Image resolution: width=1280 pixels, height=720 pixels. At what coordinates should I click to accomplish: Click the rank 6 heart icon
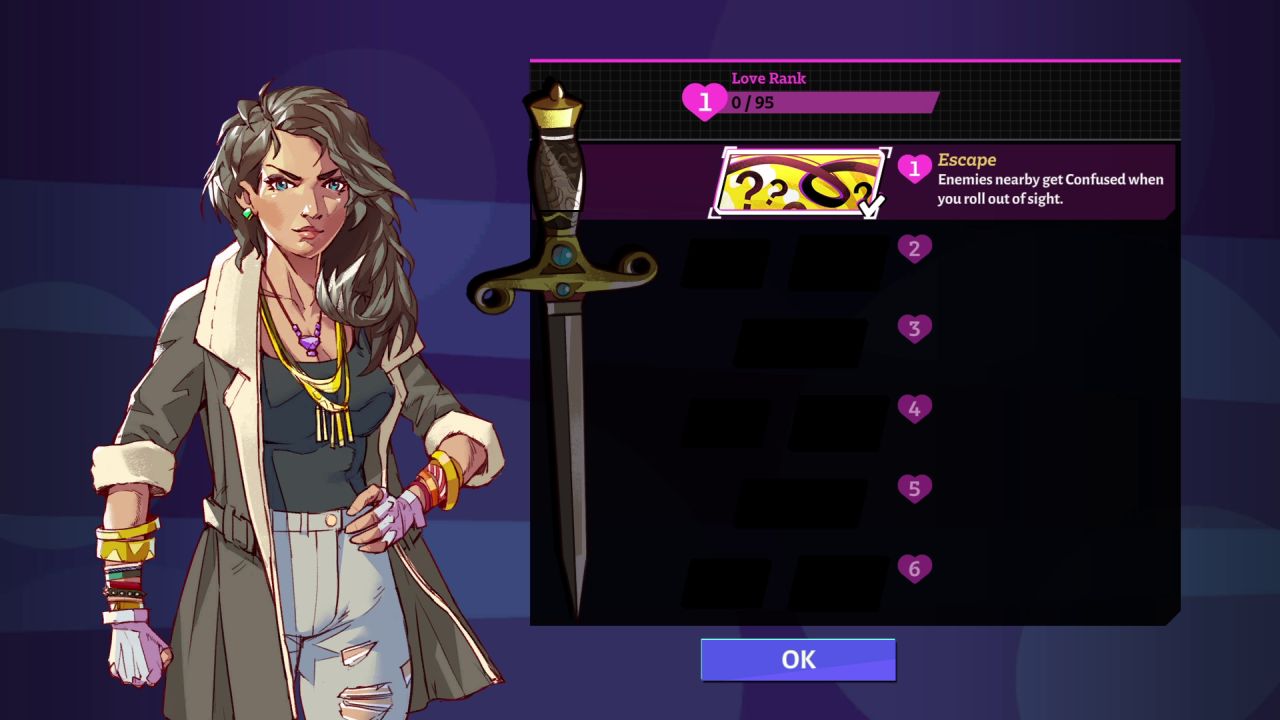[913, 568]
